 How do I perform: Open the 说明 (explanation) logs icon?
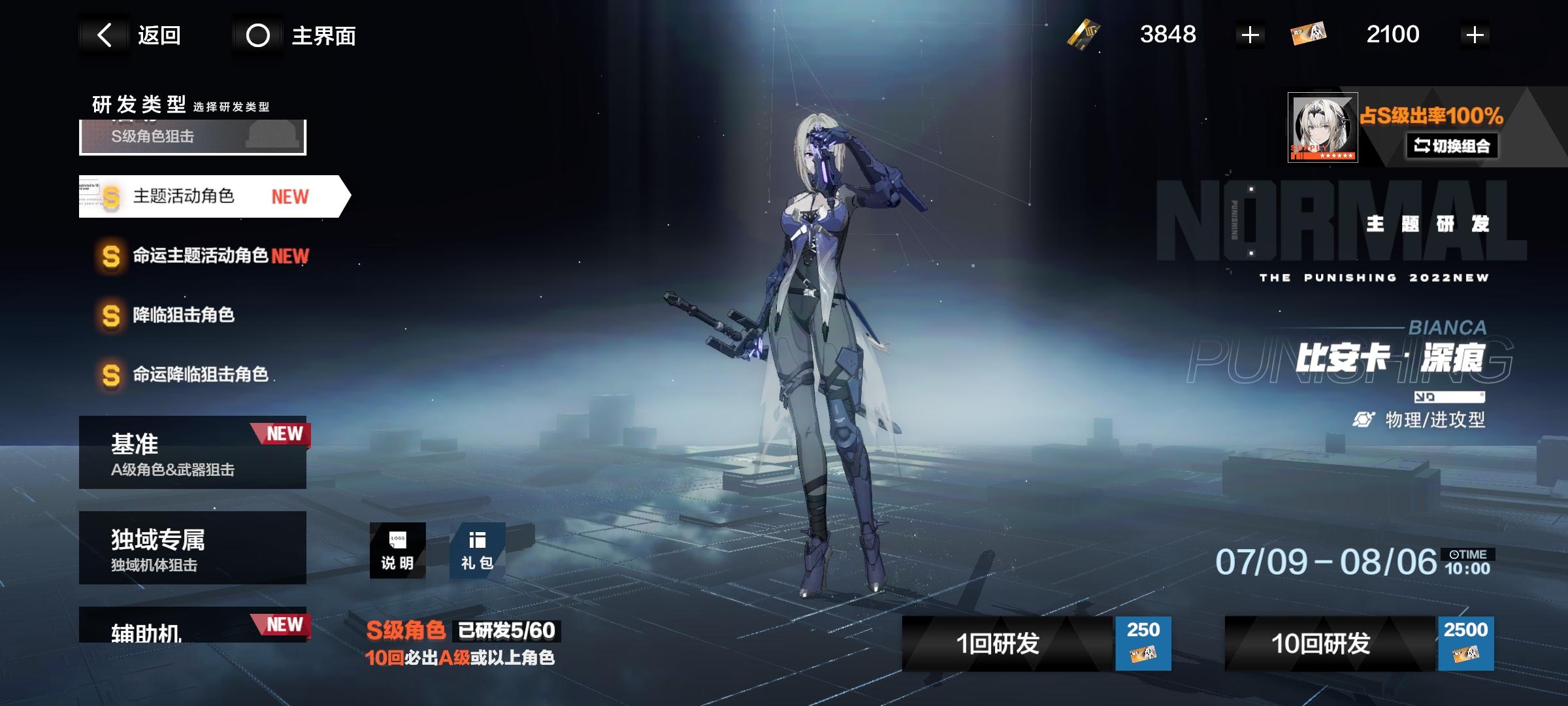click(397, 551)
